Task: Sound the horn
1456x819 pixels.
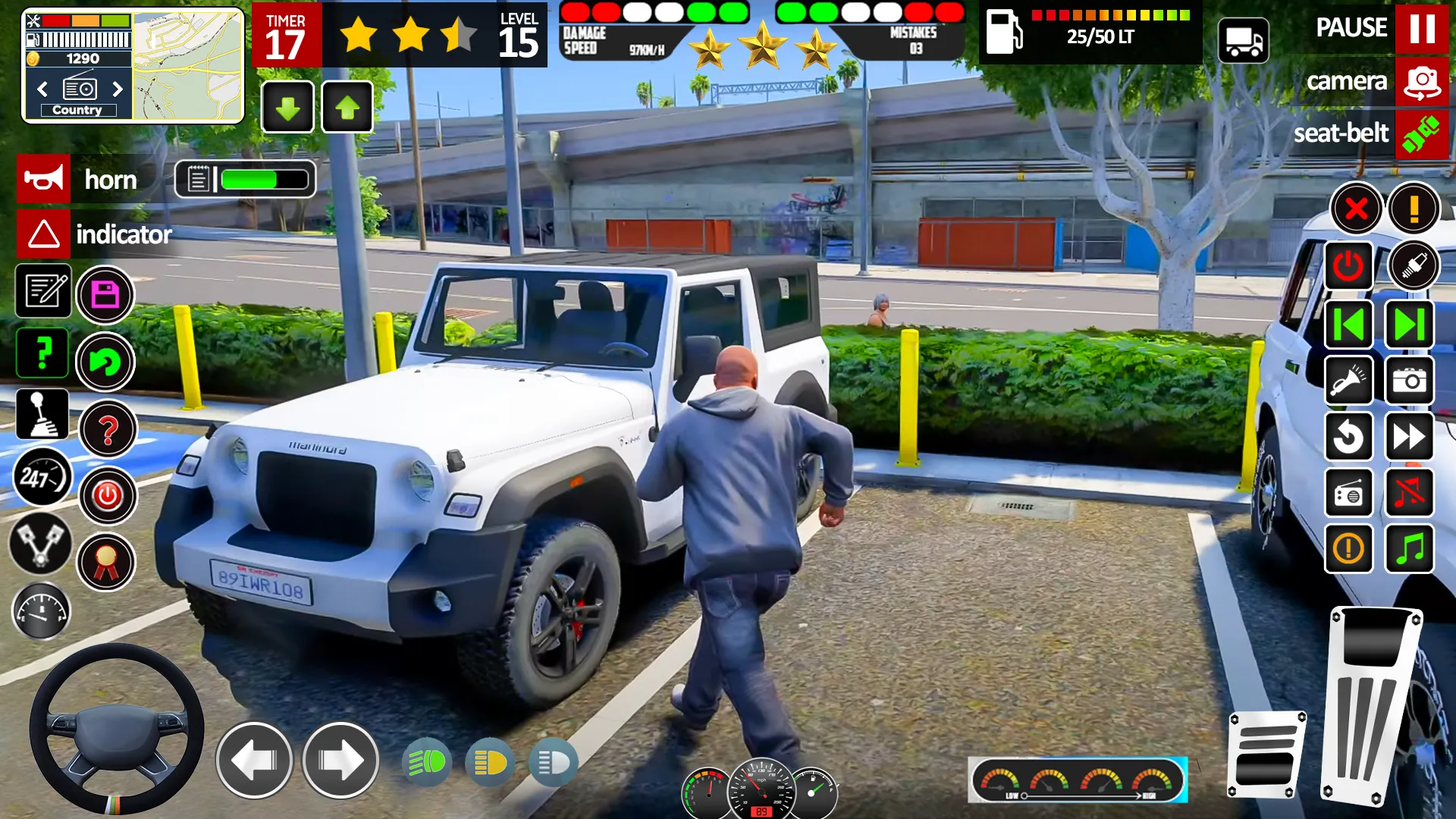Action: [x=43, y=179]
